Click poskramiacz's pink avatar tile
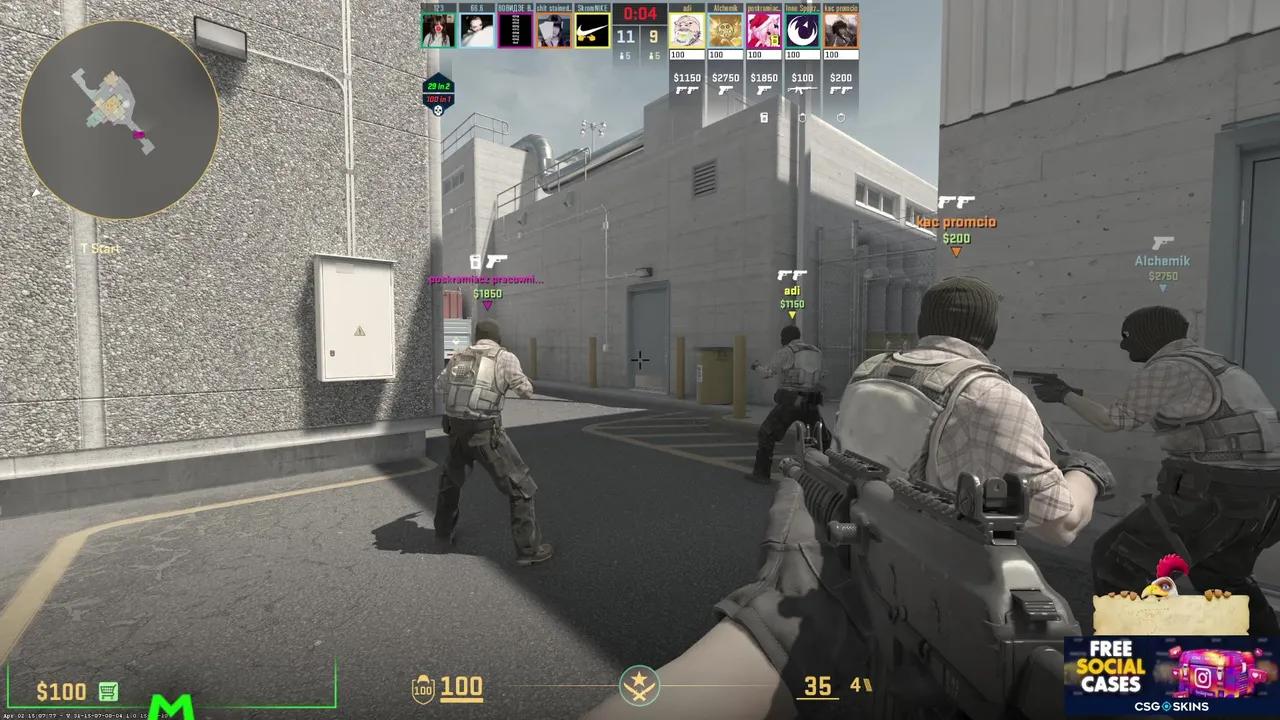The width and height of the screenshot is (1280, 720). click(763, 30)
